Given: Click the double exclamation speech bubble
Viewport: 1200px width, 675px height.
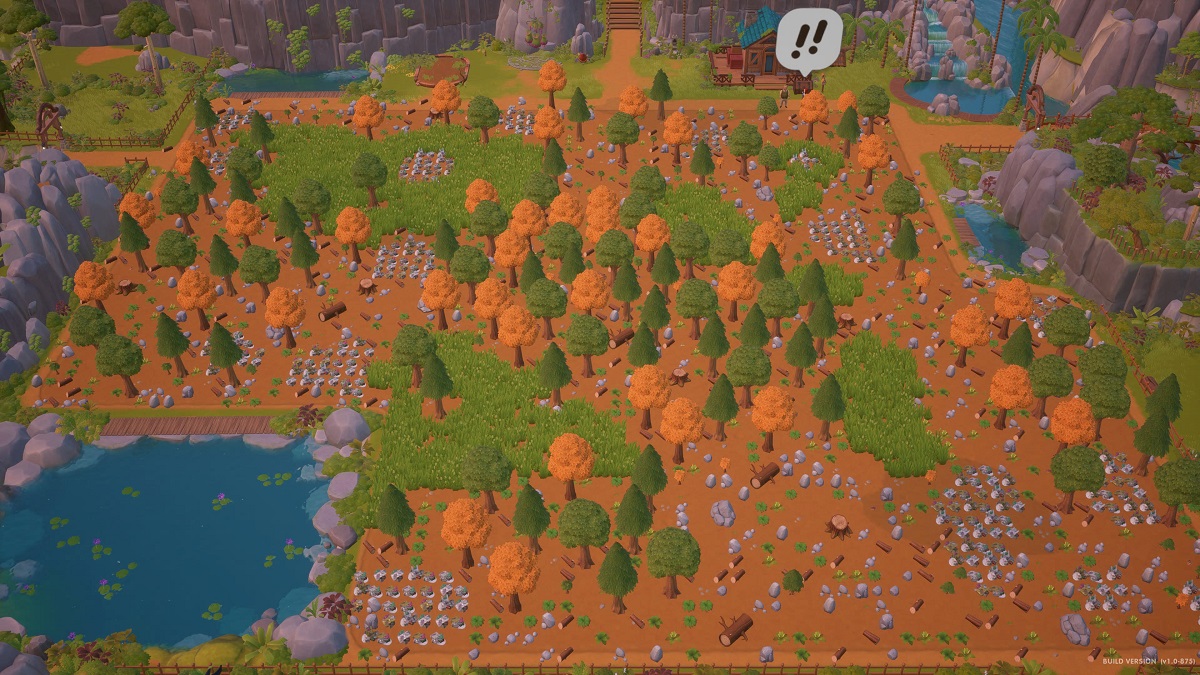Looking at the screenshot, I should click(x=809, y=38).
